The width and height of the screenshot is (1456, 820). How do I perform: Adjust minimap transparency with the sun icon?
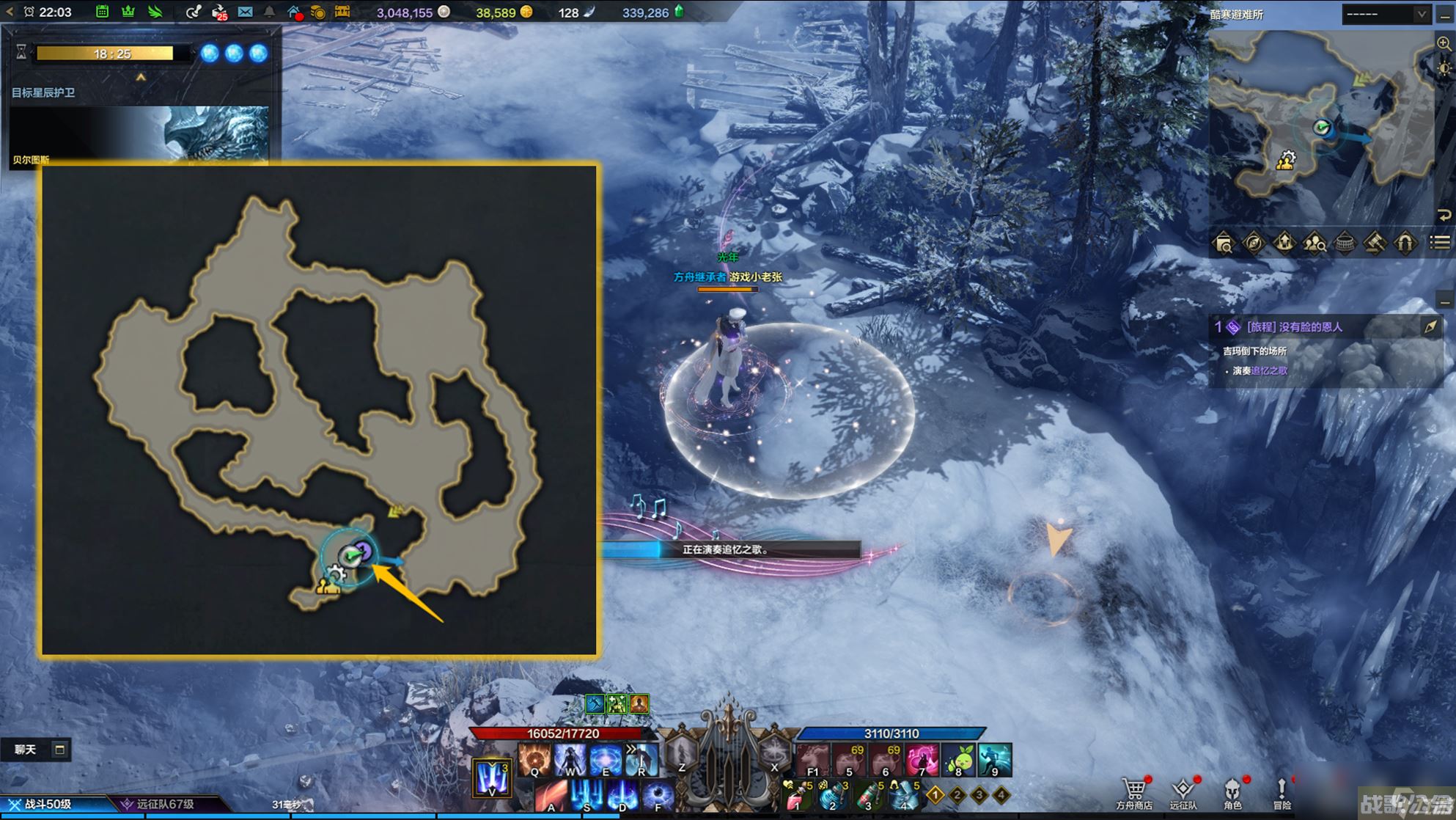point(1444,68)
